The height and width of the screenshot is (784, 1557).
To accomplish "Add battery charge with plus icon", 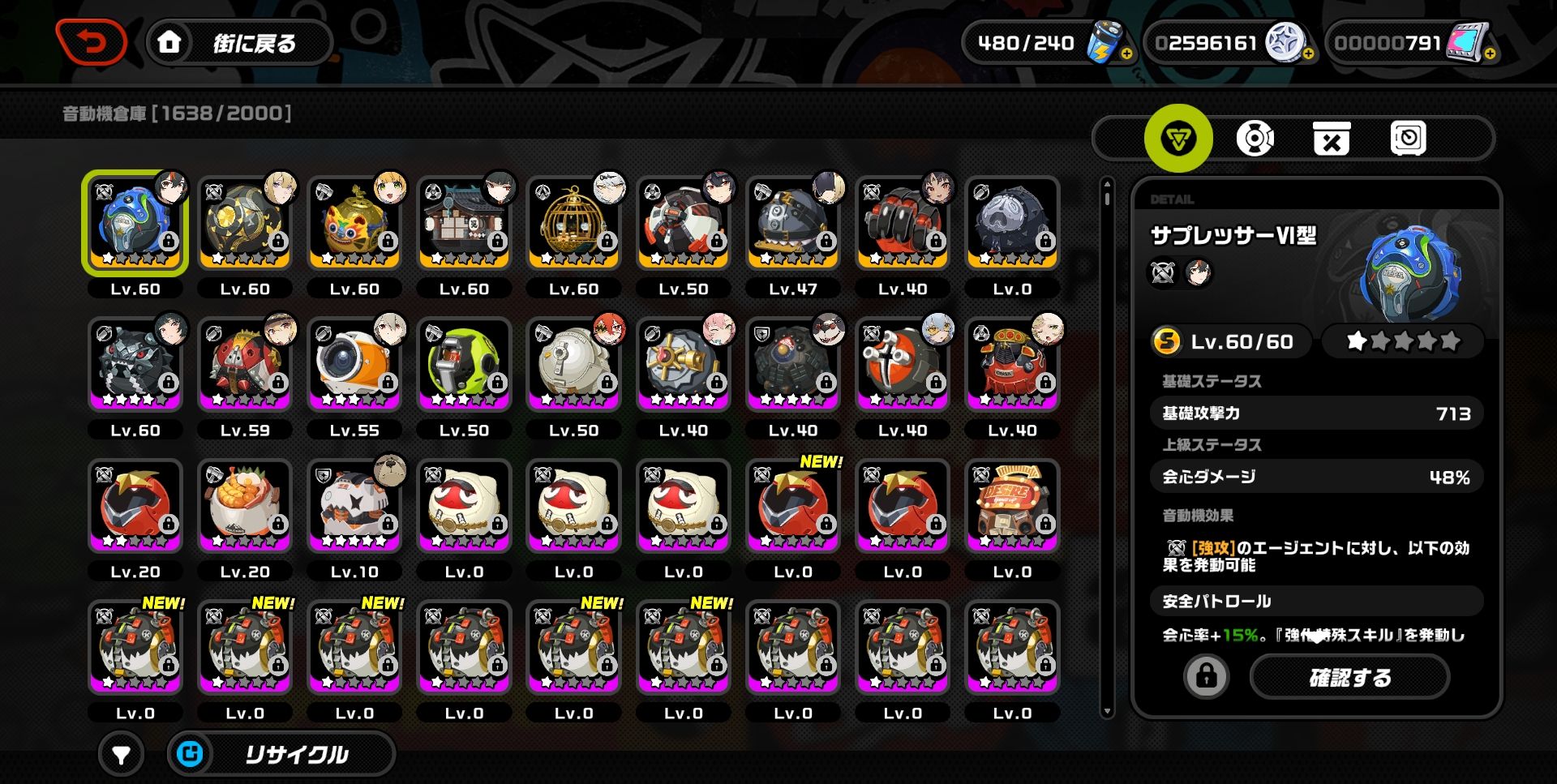I will pyautogui.click(x=1126, y=54).
